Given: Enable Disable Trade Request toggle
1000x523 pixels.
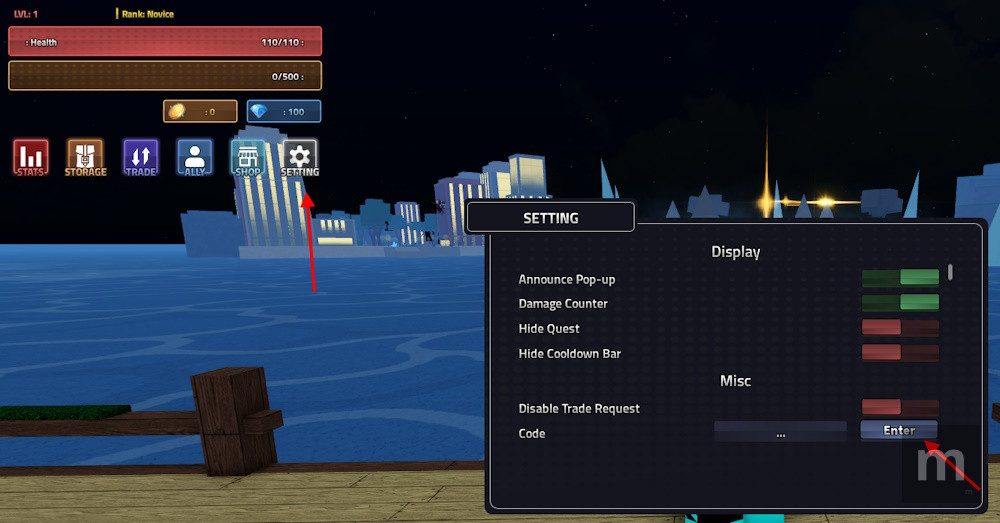Looking at the screenshot, I should 900,408.
